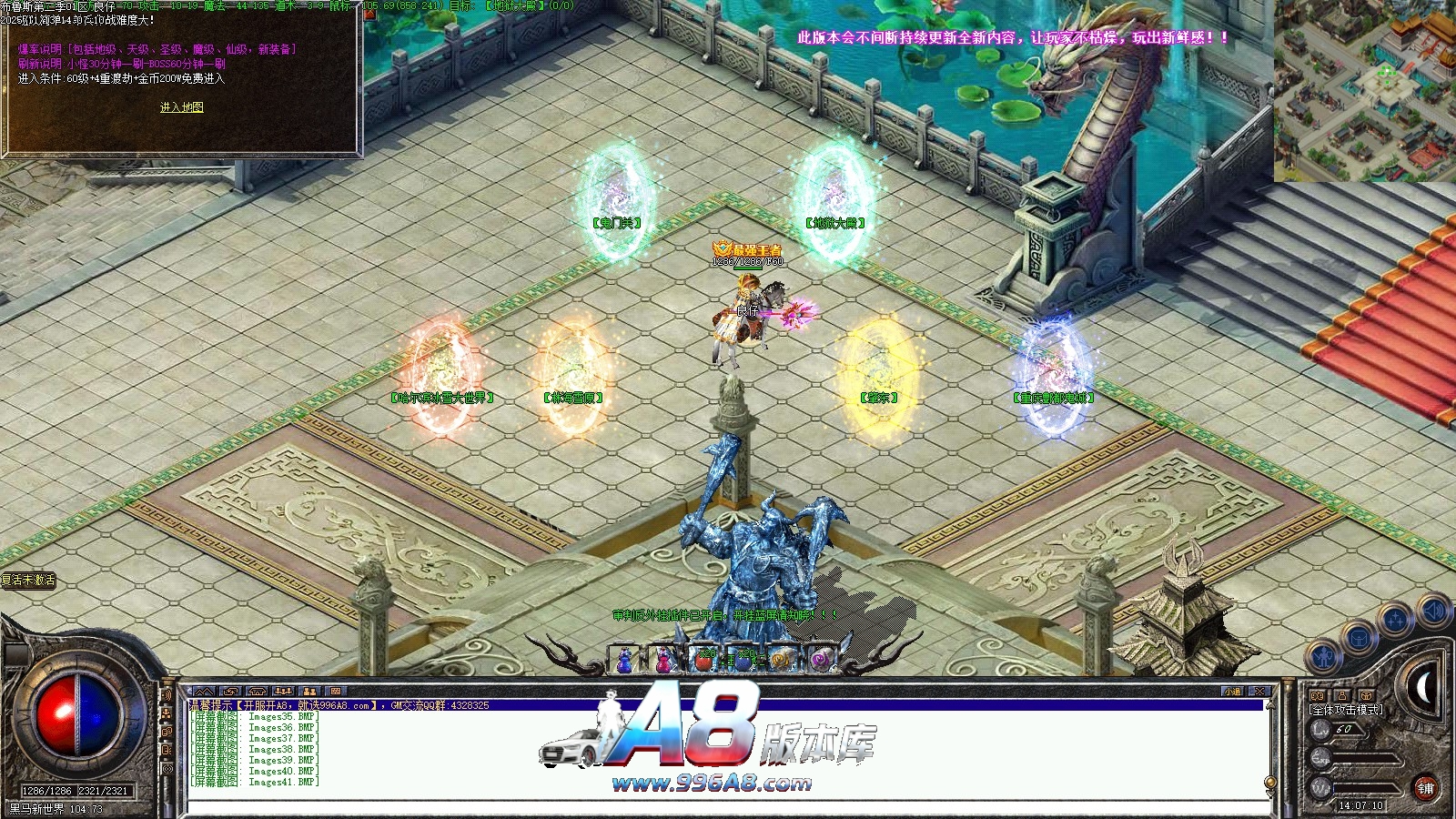Open the bag chest round button
The height and width of the screenshot is (819, 1456).
click(1359, 638)
